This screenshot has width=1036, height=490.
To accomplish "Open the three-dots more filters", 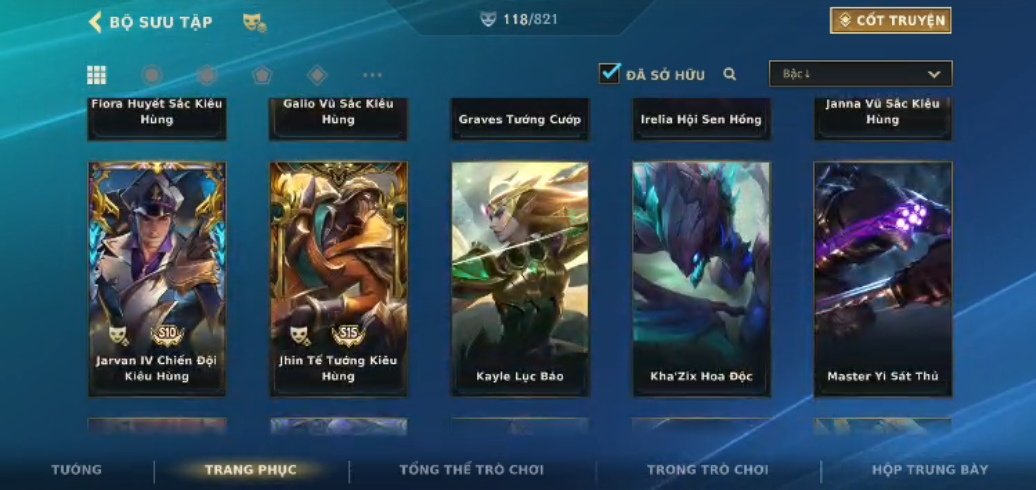I will pos(372,75).
